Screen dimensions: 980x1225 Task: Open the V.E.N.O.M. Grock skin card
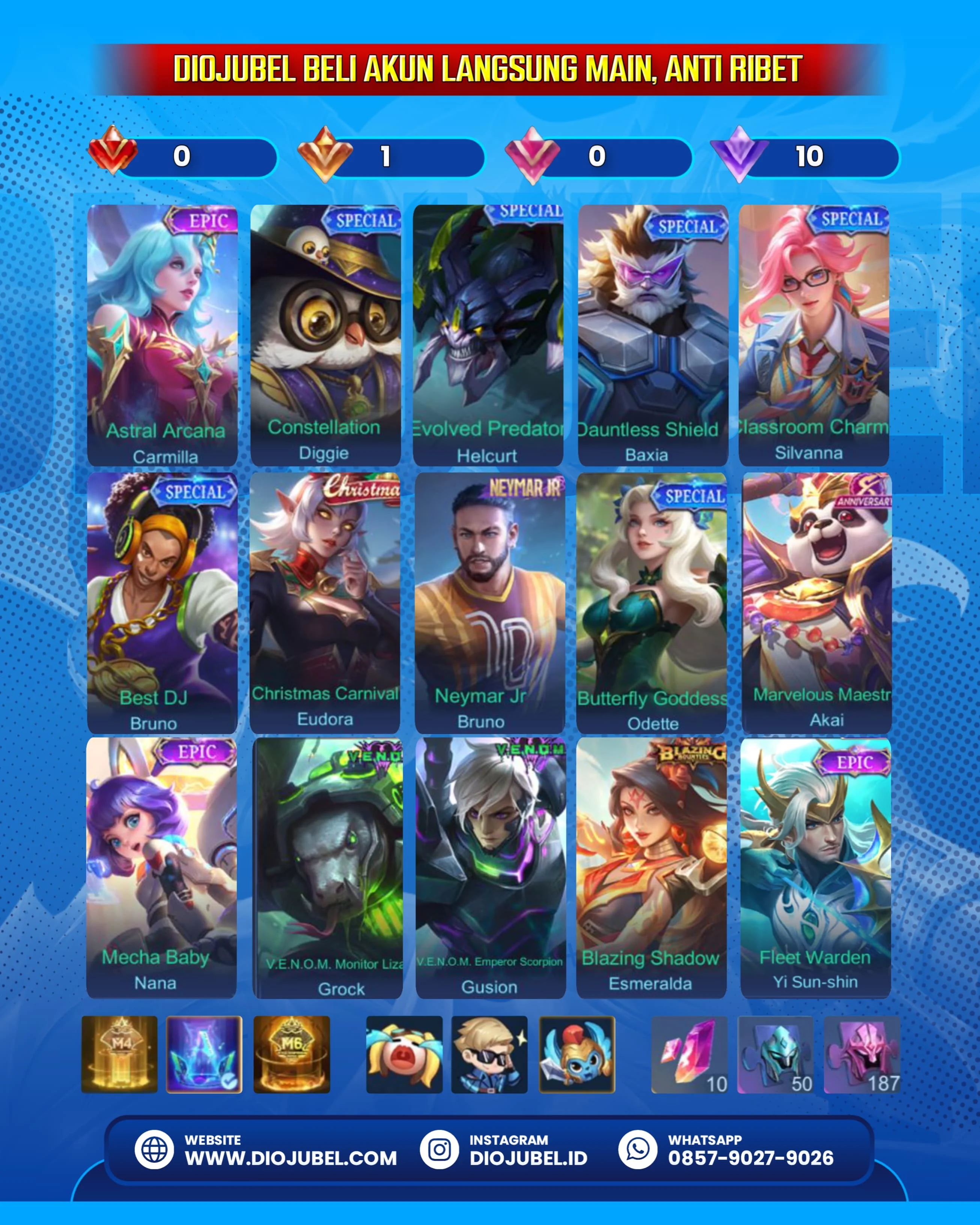pos(328,868)
